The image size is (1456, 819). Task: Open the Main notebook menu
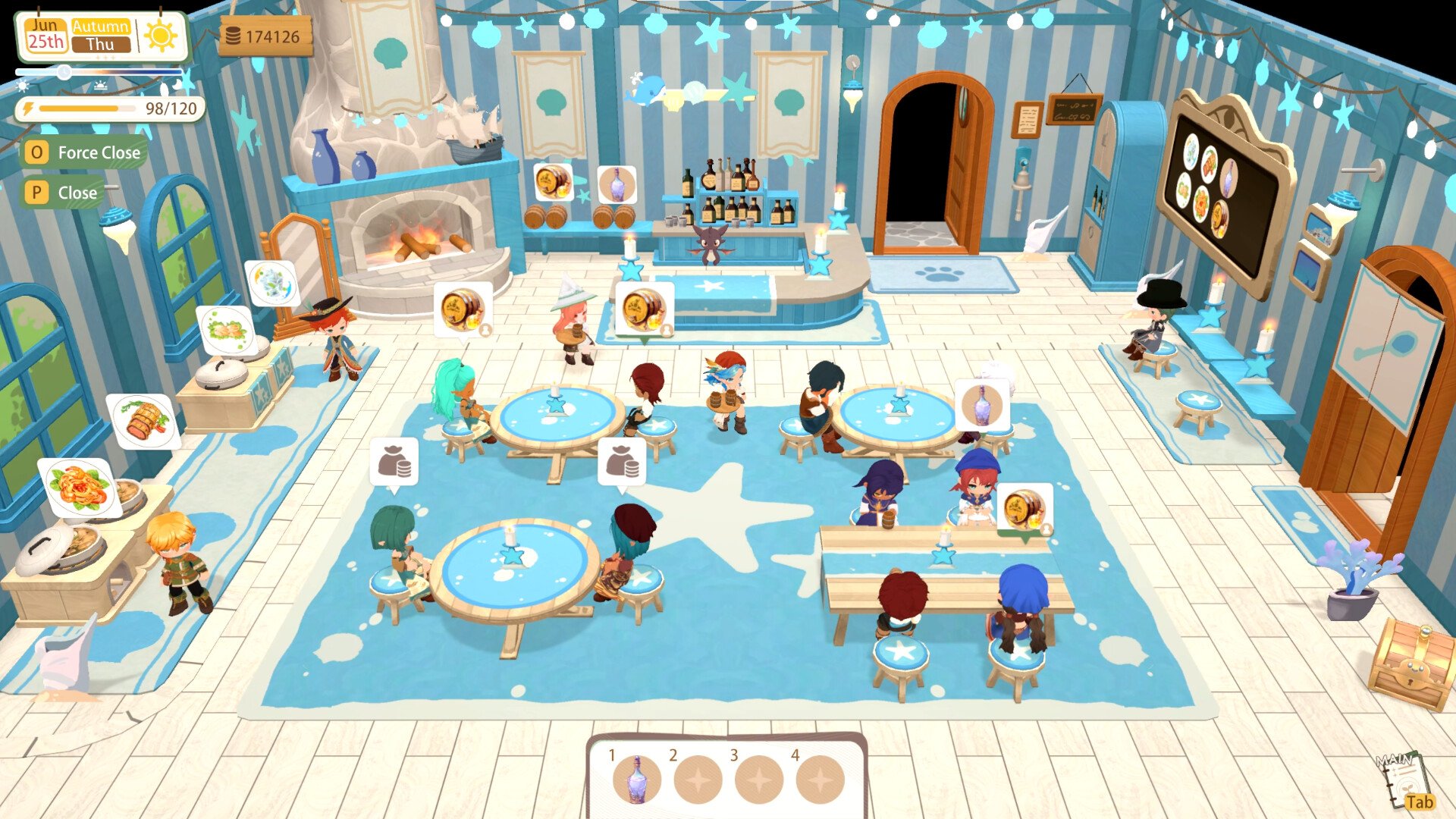click(1405, 781)
